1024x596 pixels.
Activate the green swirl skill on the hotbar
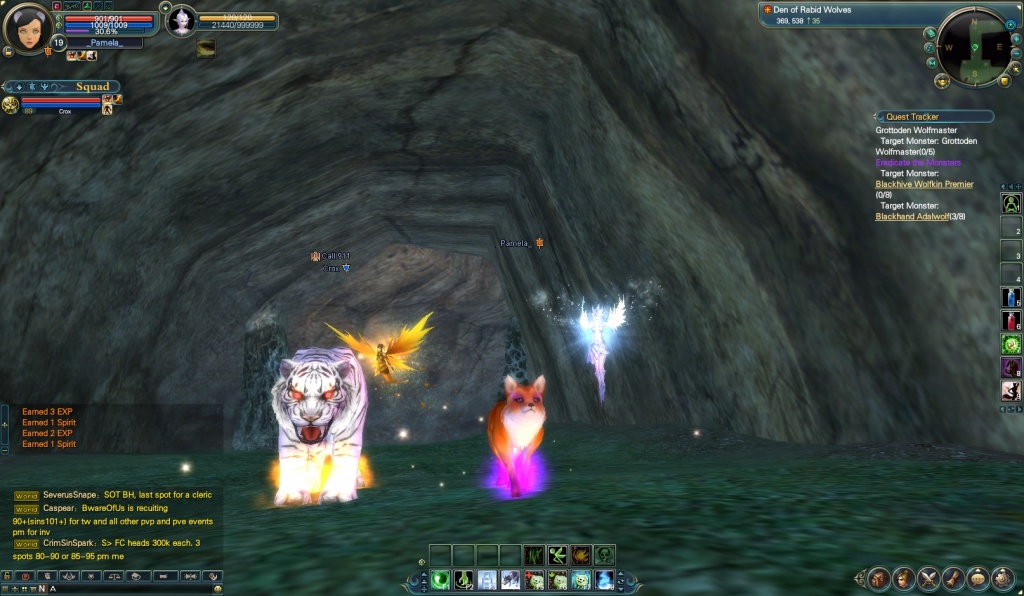point(440,580)
